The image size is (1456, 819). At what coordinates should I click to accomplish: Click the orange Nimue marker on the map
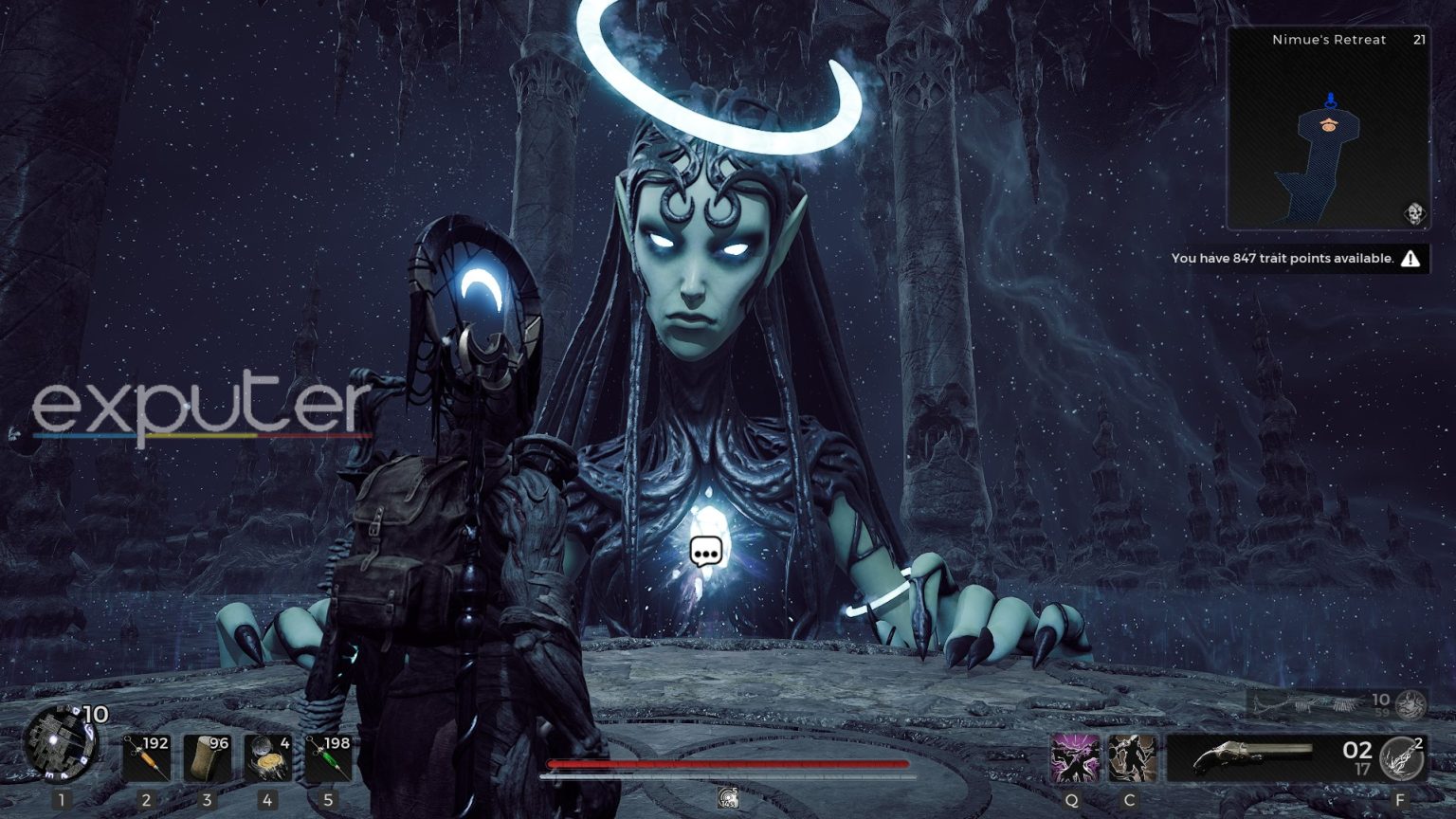pos(1329,122)
